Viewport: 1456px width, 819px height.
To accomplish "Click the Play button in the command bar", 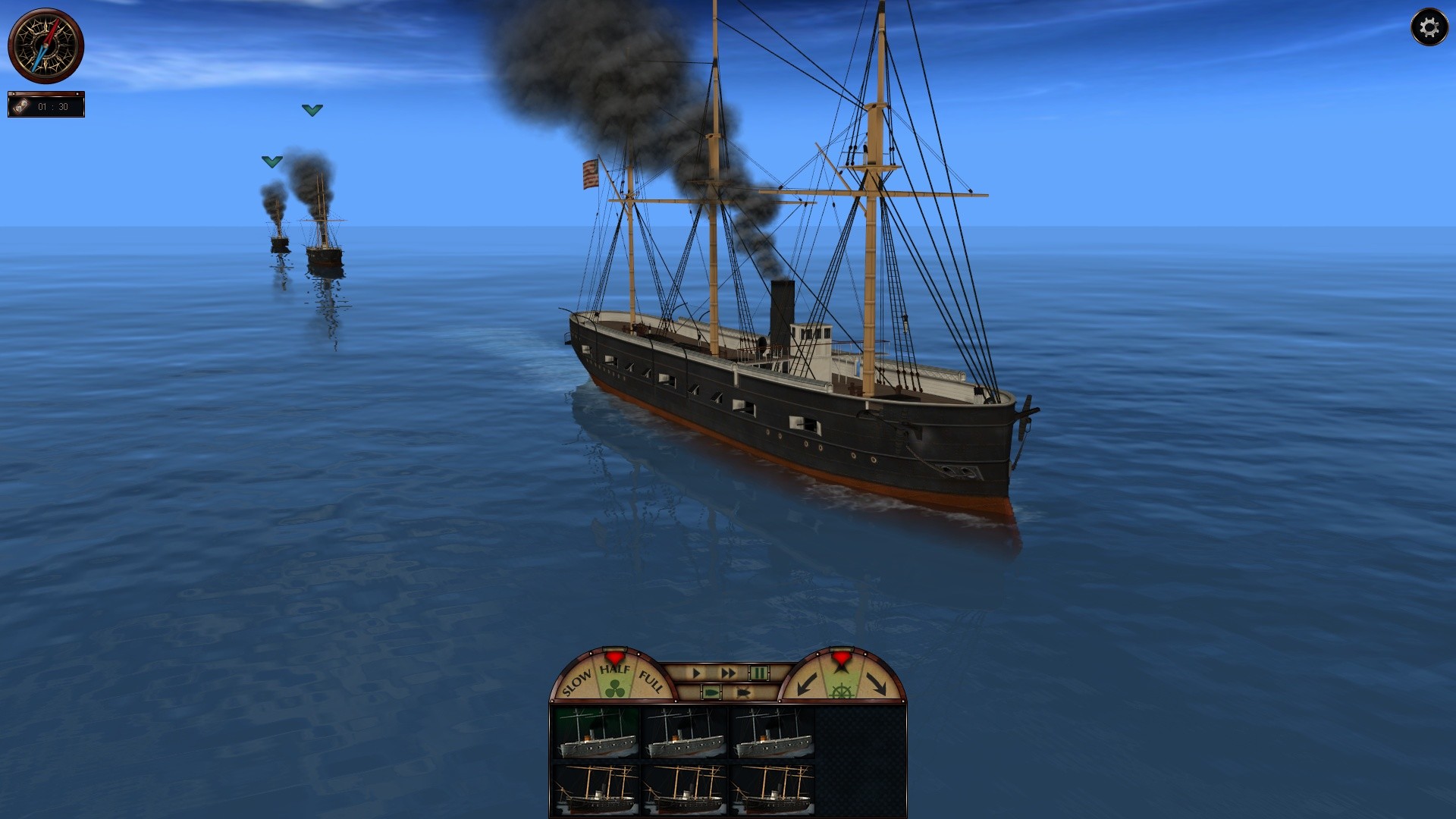I will pos(696,673).
